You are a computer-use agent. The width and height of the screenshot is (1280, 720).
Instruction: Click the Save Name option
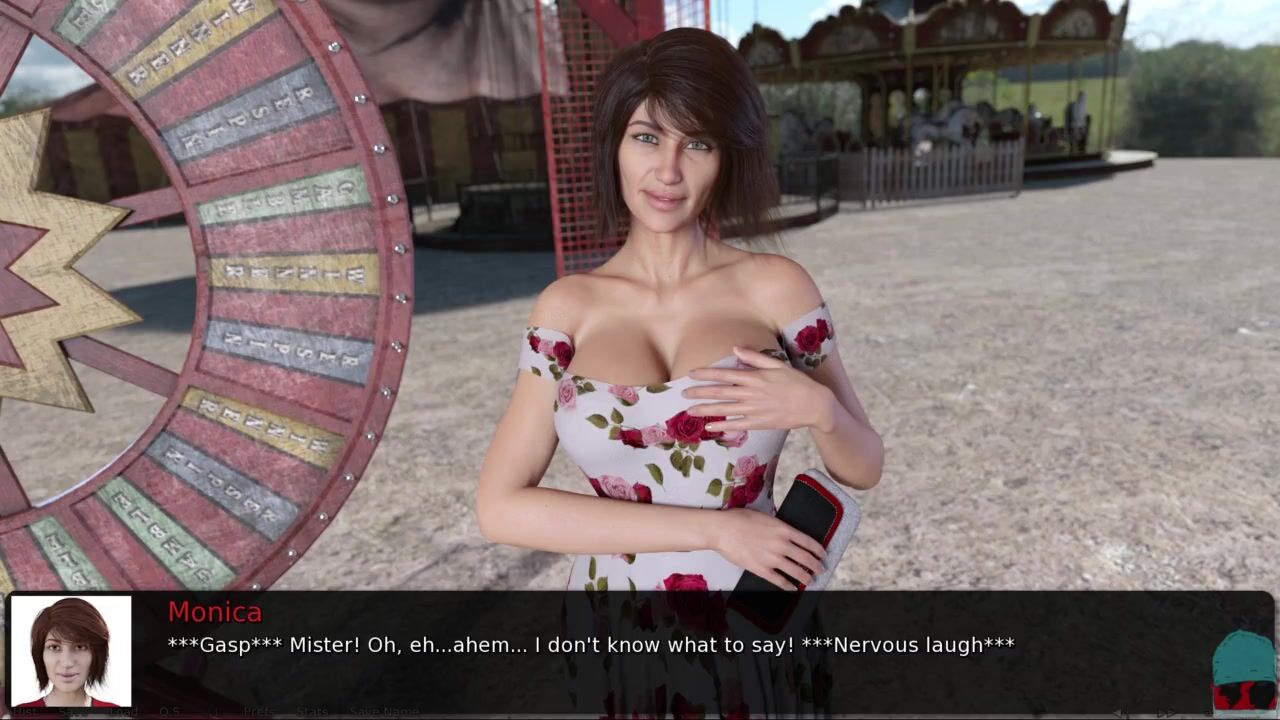pos(384,712)
